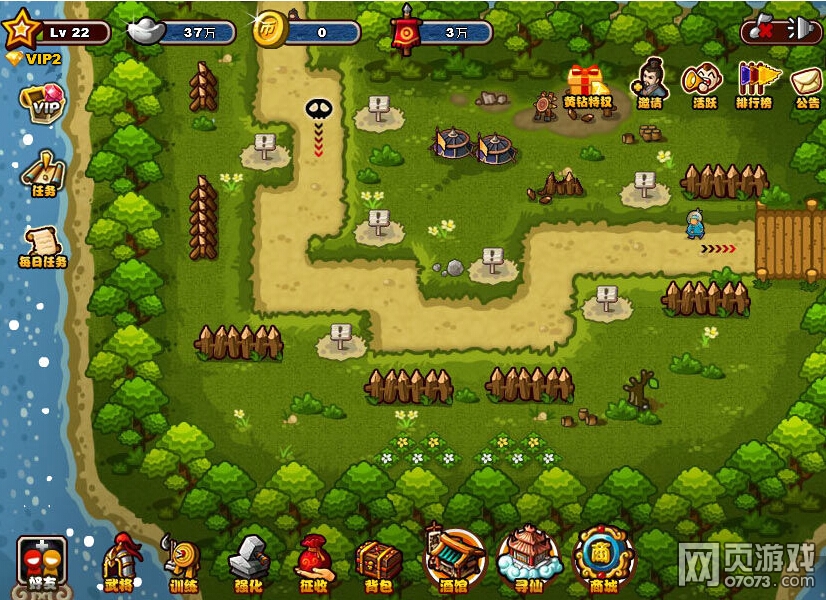
Task: Toggle the sound effects speaker
Action: (803, 31)
